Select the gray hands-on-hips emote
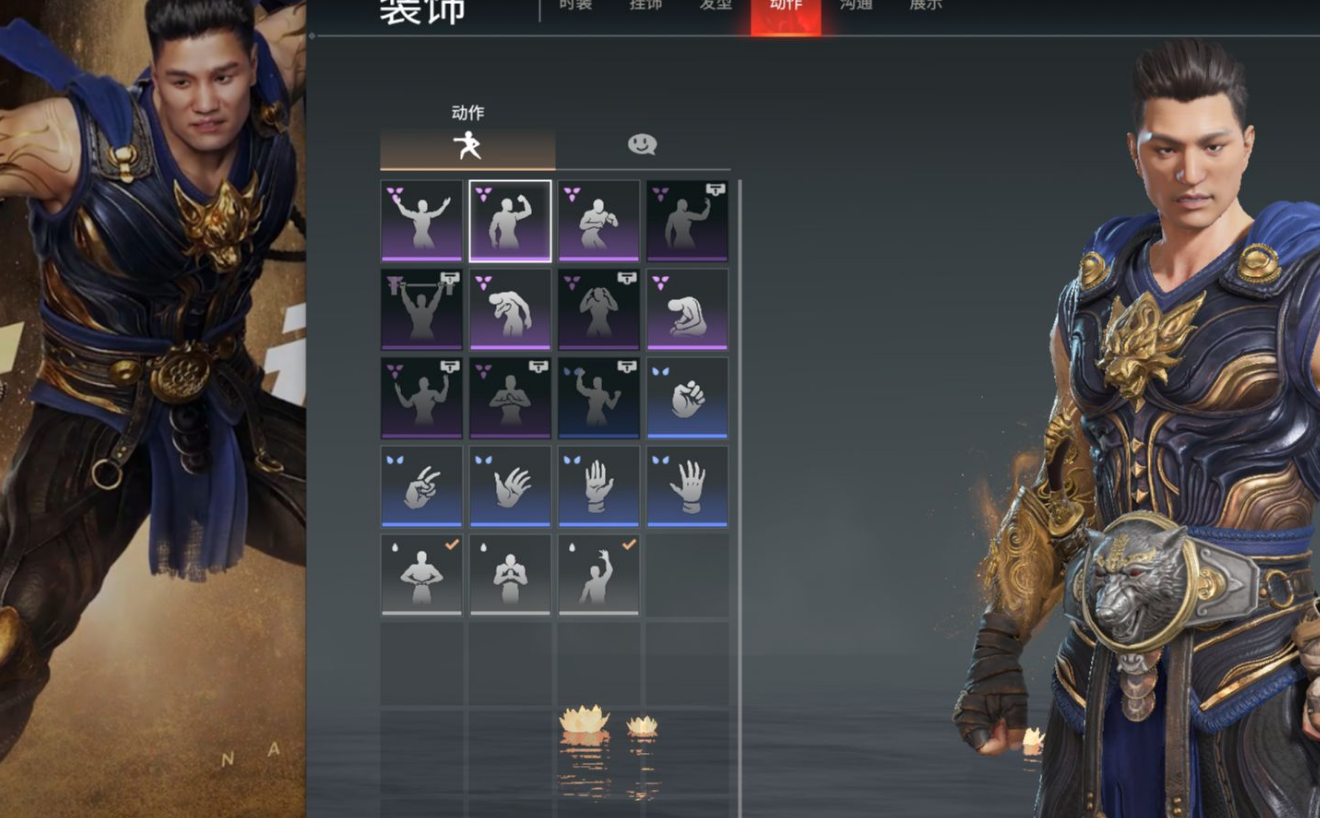This screenshot has height=818, width=1320. pos(421,574)
